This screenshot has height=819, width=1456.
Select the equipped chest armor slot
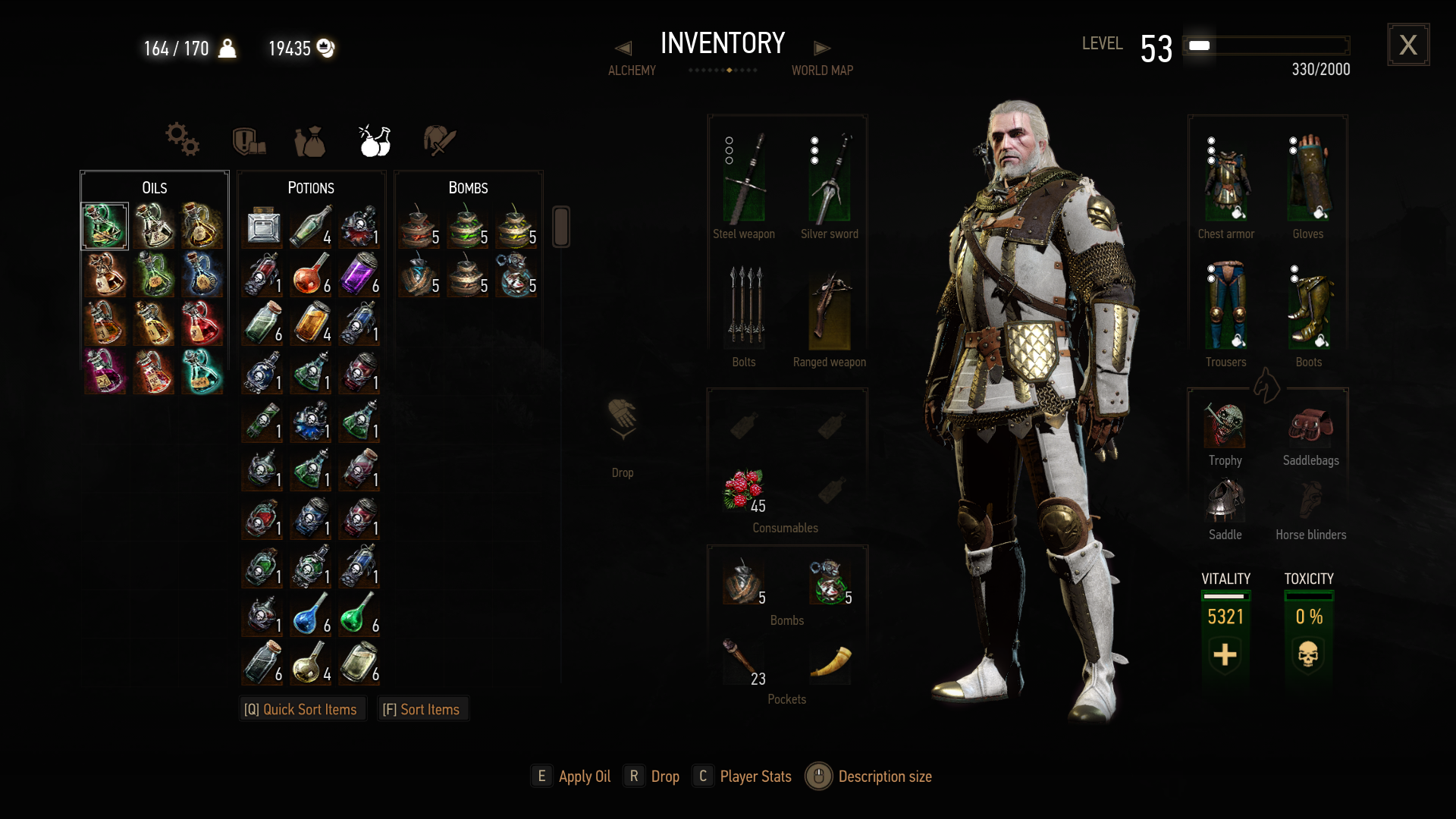pyautogui.click(x=1226, y=182)
